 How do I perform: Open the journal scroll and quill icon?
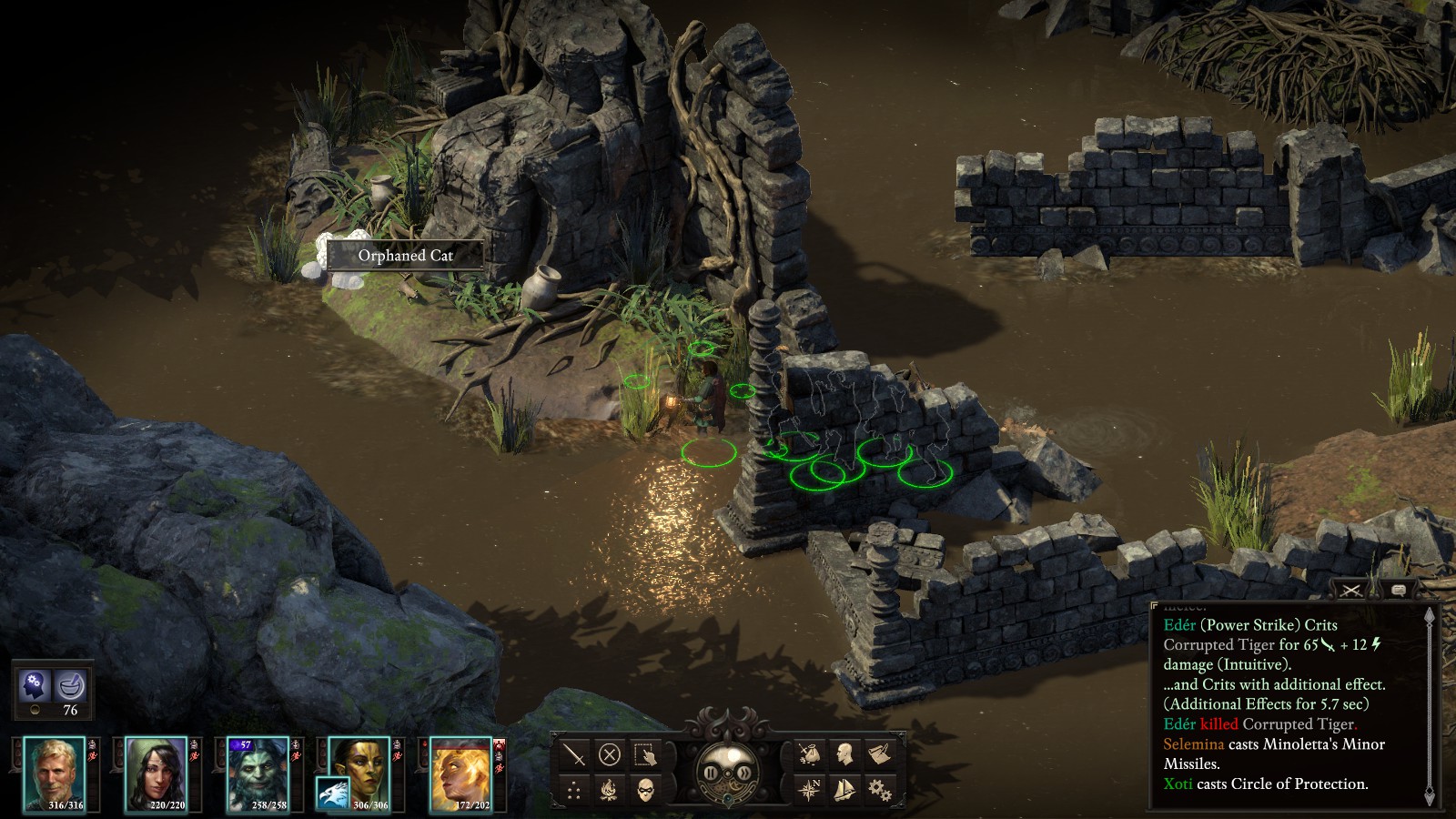tap(879, 753)
